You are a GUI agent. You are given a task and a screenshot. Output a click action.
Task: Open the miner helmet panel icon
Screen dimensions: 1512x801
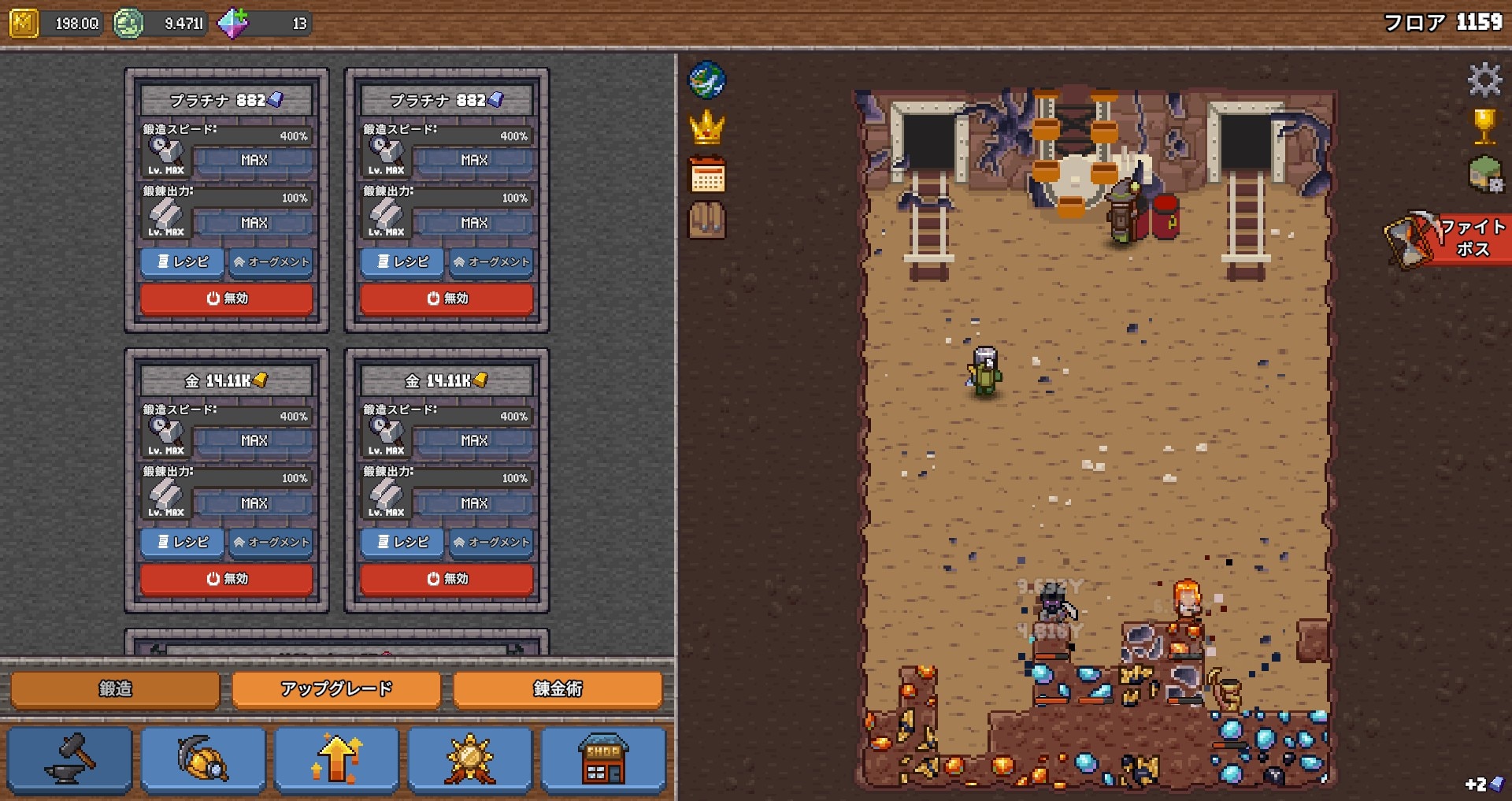click(x=204, y=757)
